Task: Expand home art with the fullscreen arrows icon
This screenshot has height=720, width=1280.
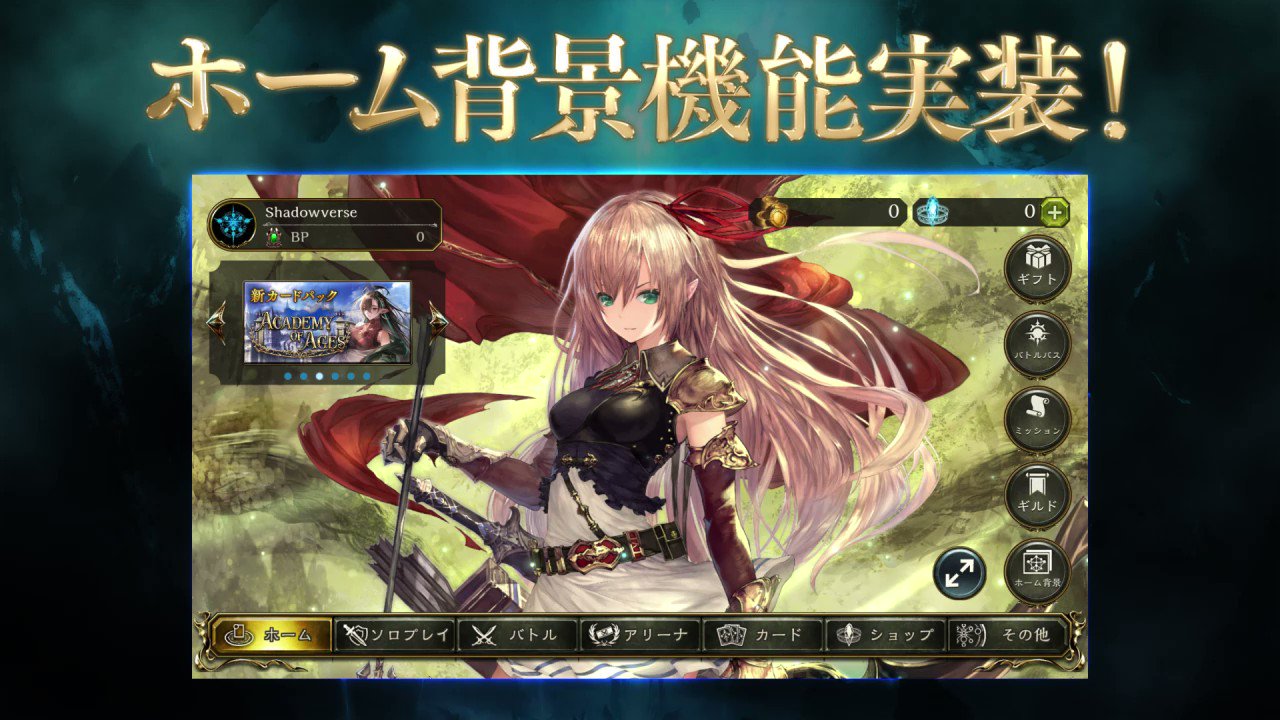Action: click(961, 573)
